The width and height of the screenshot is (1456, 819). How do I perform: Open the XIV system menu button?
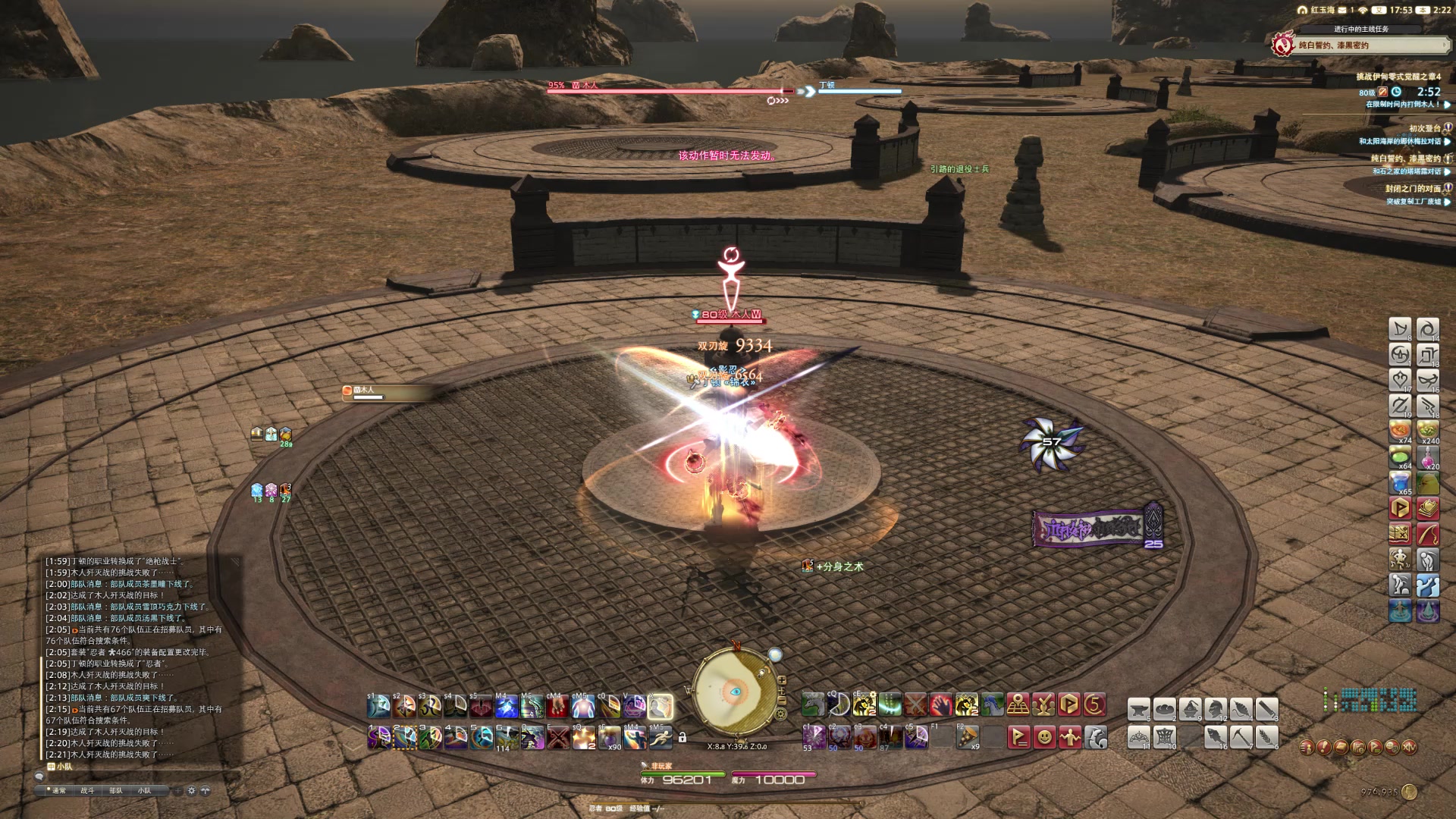point(1409,747)
